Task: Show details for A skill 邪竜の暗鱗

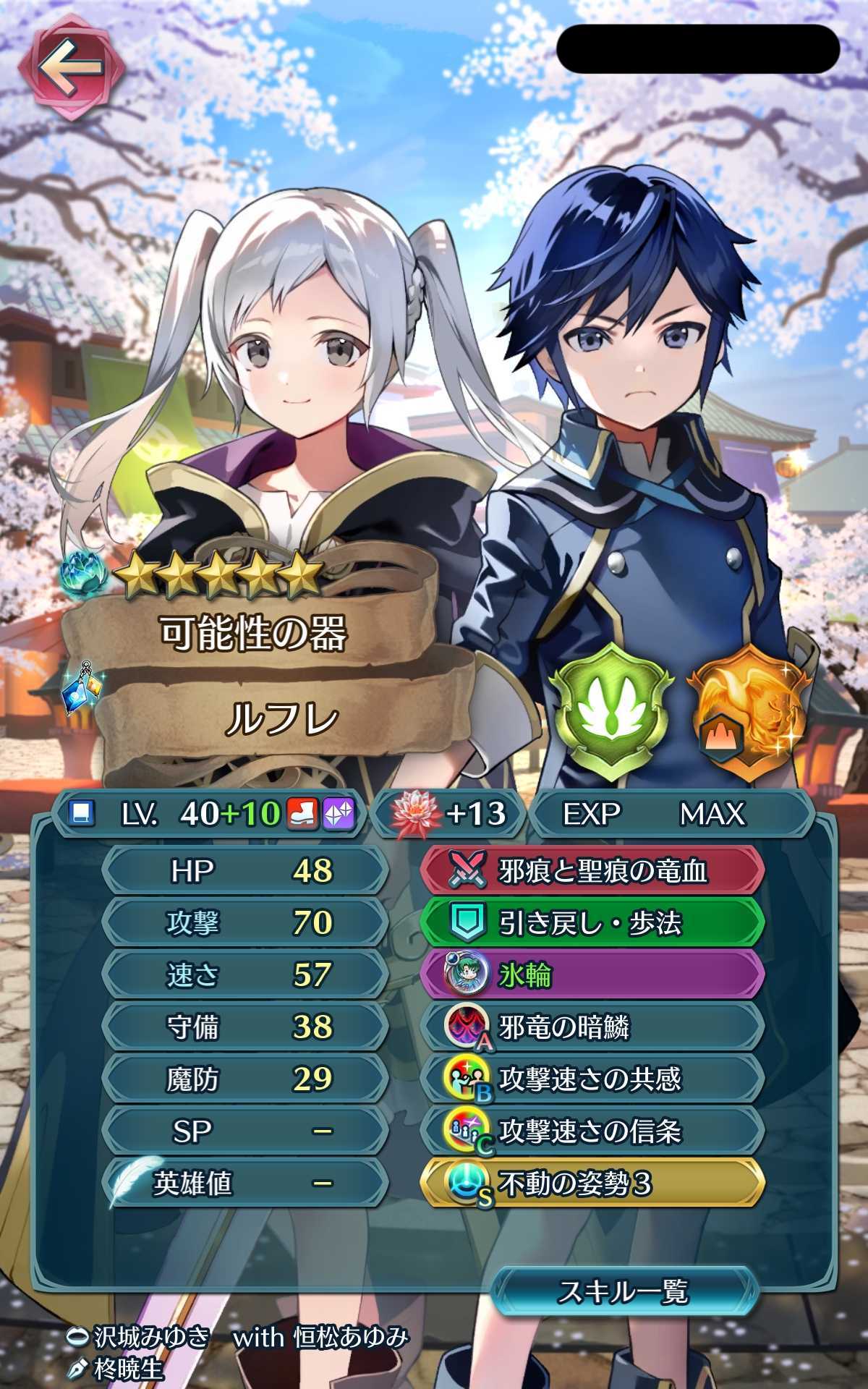Action: [592, 1027]
